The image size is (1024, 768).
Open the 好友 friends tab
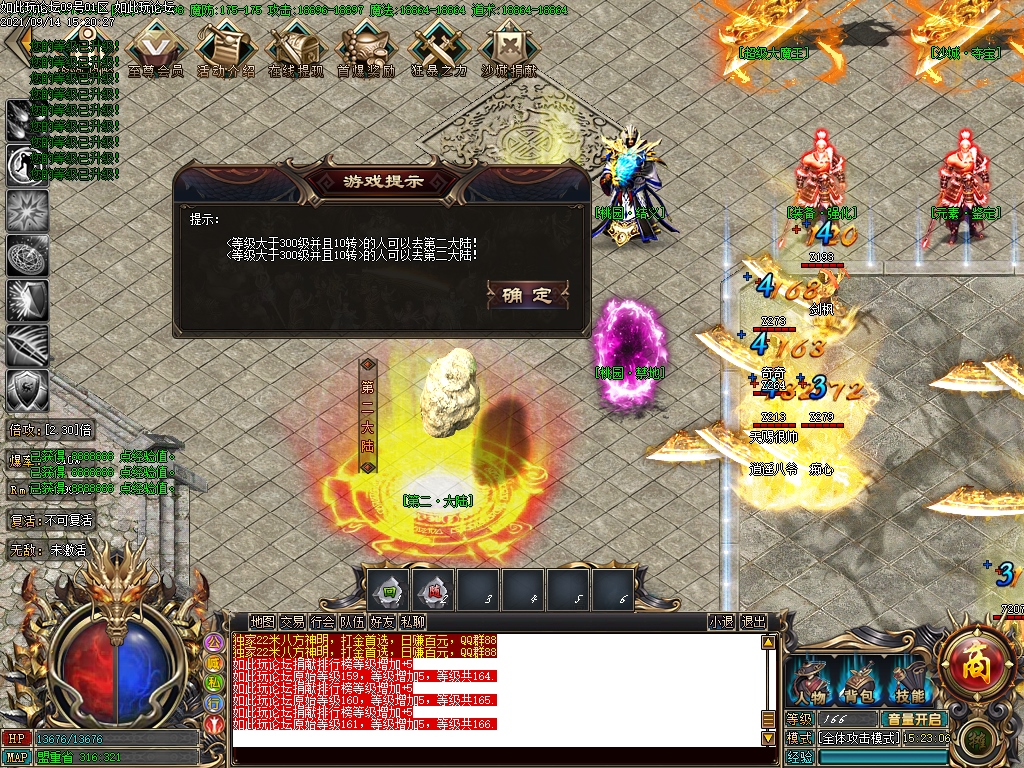pos(382,622)
